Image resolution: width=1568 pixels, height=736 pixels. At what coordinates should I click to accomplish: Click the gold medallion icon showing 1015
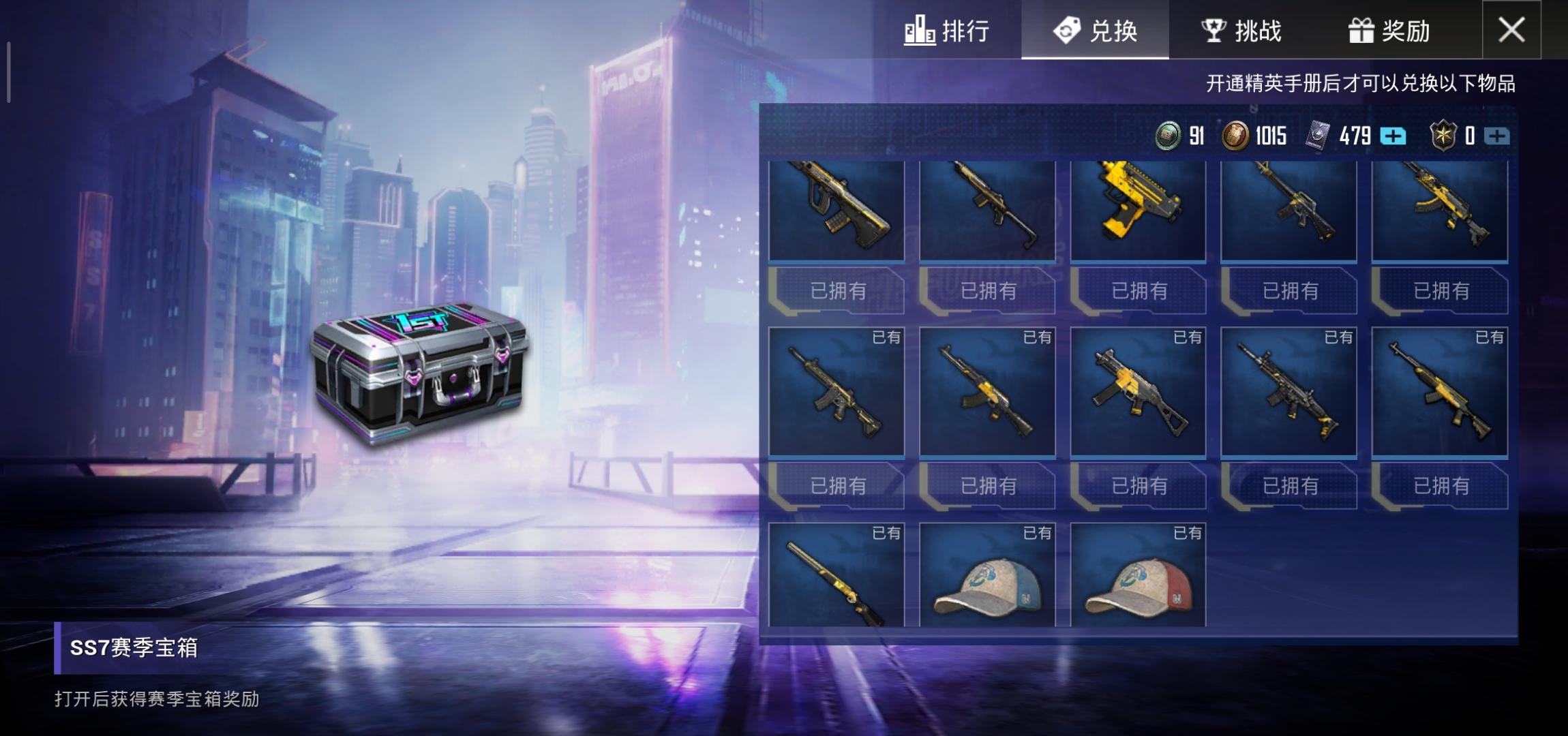(x=1237, y=136)
